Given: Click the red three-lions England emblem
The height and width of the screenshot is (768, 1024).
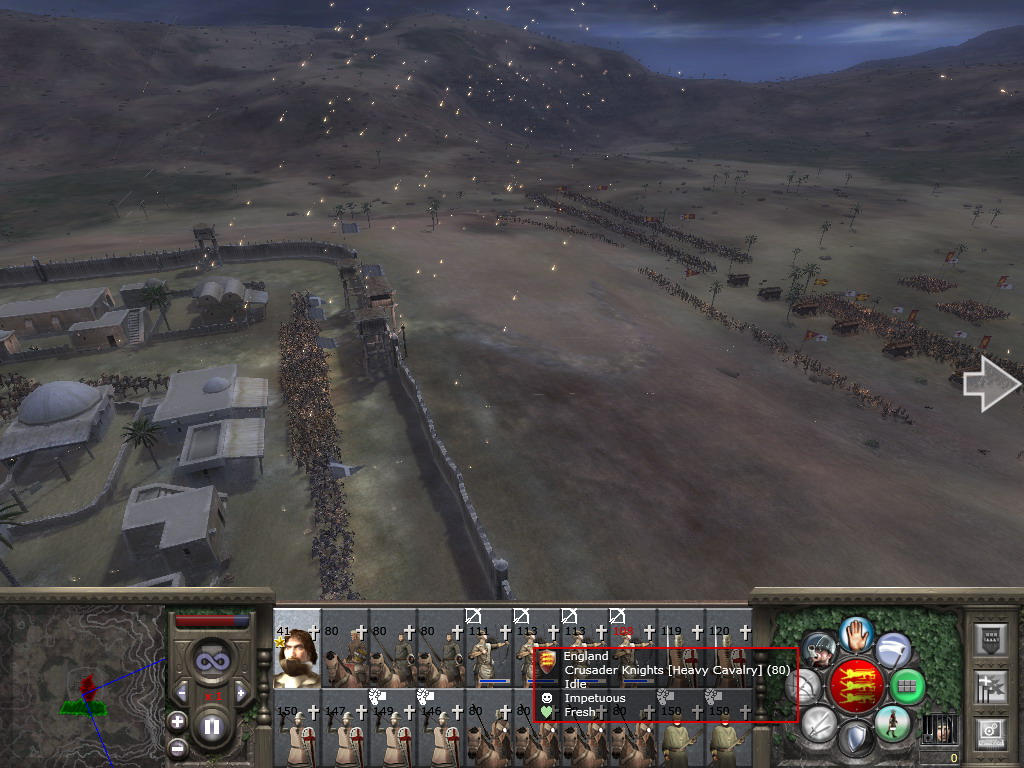Looking at the screenshot, I should (x=857, y=686).
